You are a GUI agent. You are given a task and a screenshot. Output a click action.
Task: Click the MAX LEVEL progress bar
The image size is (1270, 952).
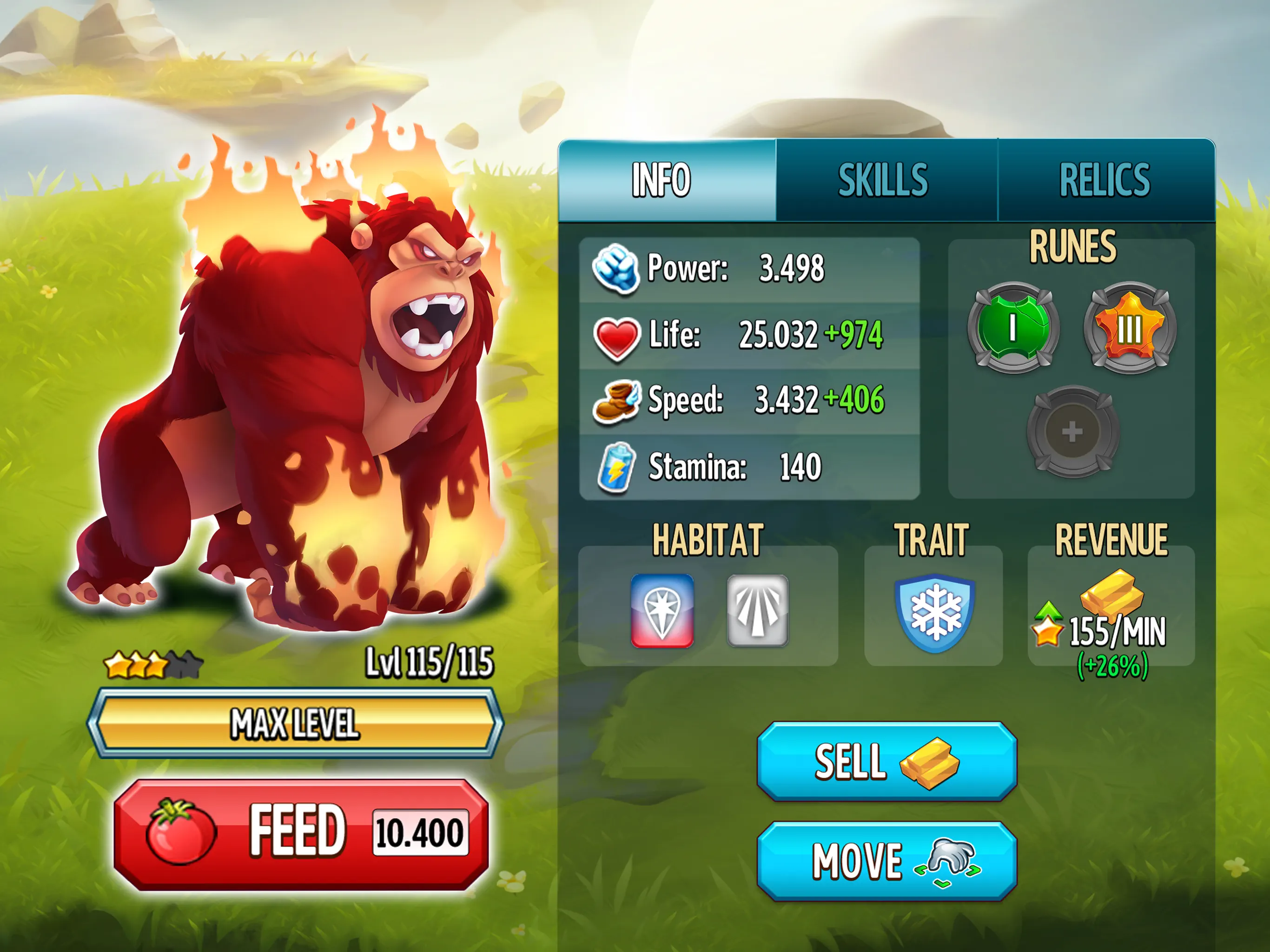coord(295,723)
